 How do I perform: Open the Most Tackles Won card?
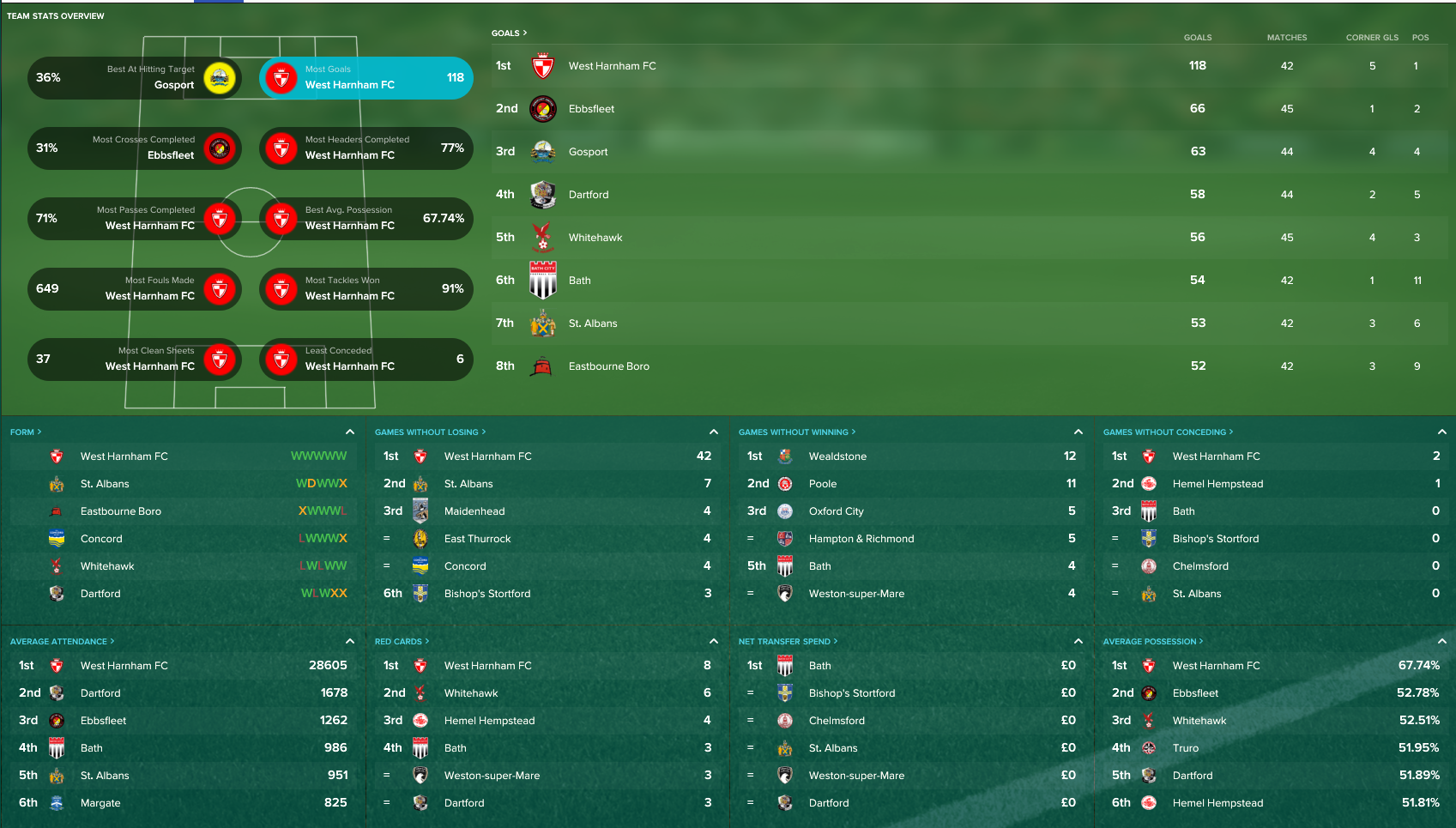pos(366,289)
